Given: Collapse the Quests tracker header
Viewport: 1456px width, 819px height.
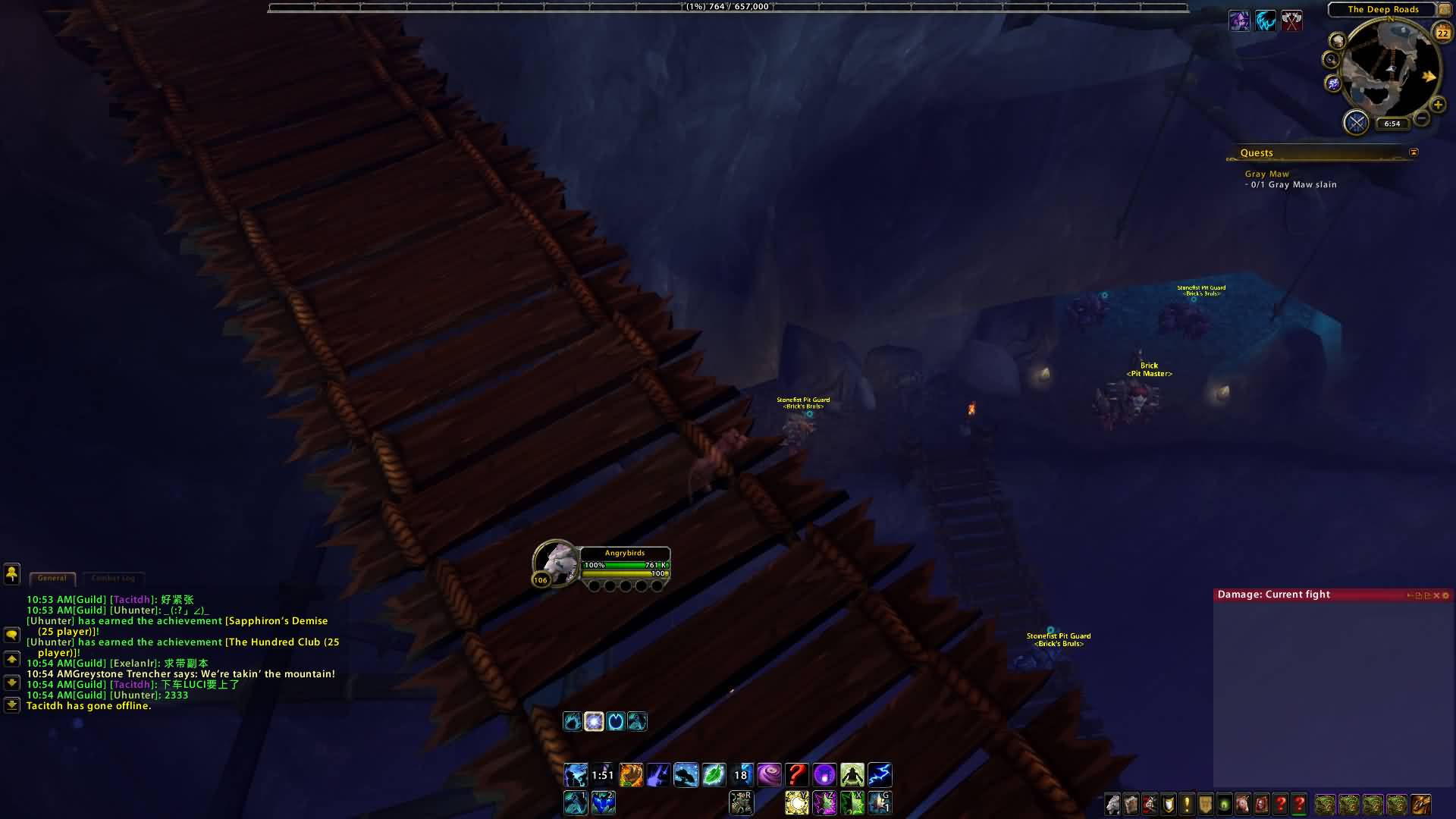Looking at the screenshot, I should tap(1414, 152).
